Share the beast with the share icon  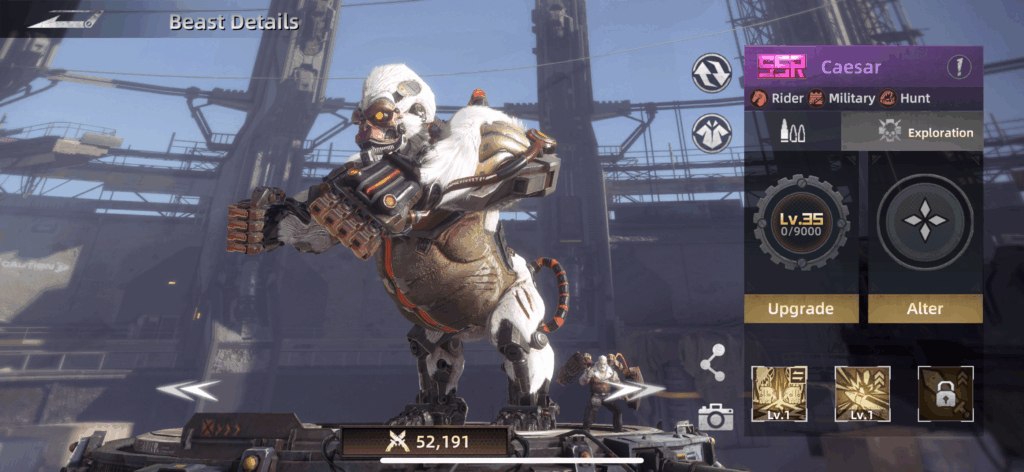[712, 364]
